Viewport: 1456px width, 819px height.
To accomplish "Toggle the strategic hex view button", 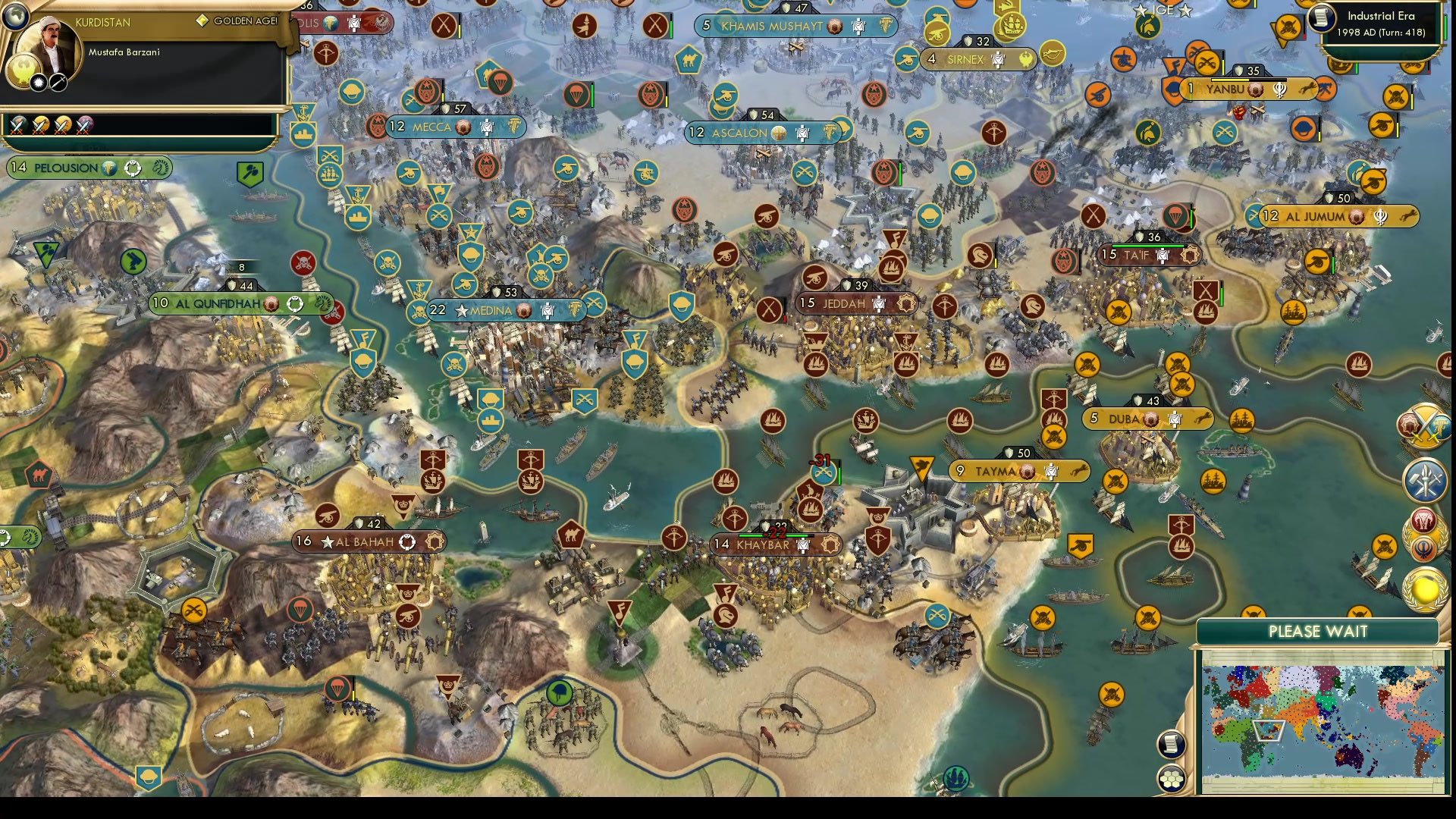I will 1172,777.
